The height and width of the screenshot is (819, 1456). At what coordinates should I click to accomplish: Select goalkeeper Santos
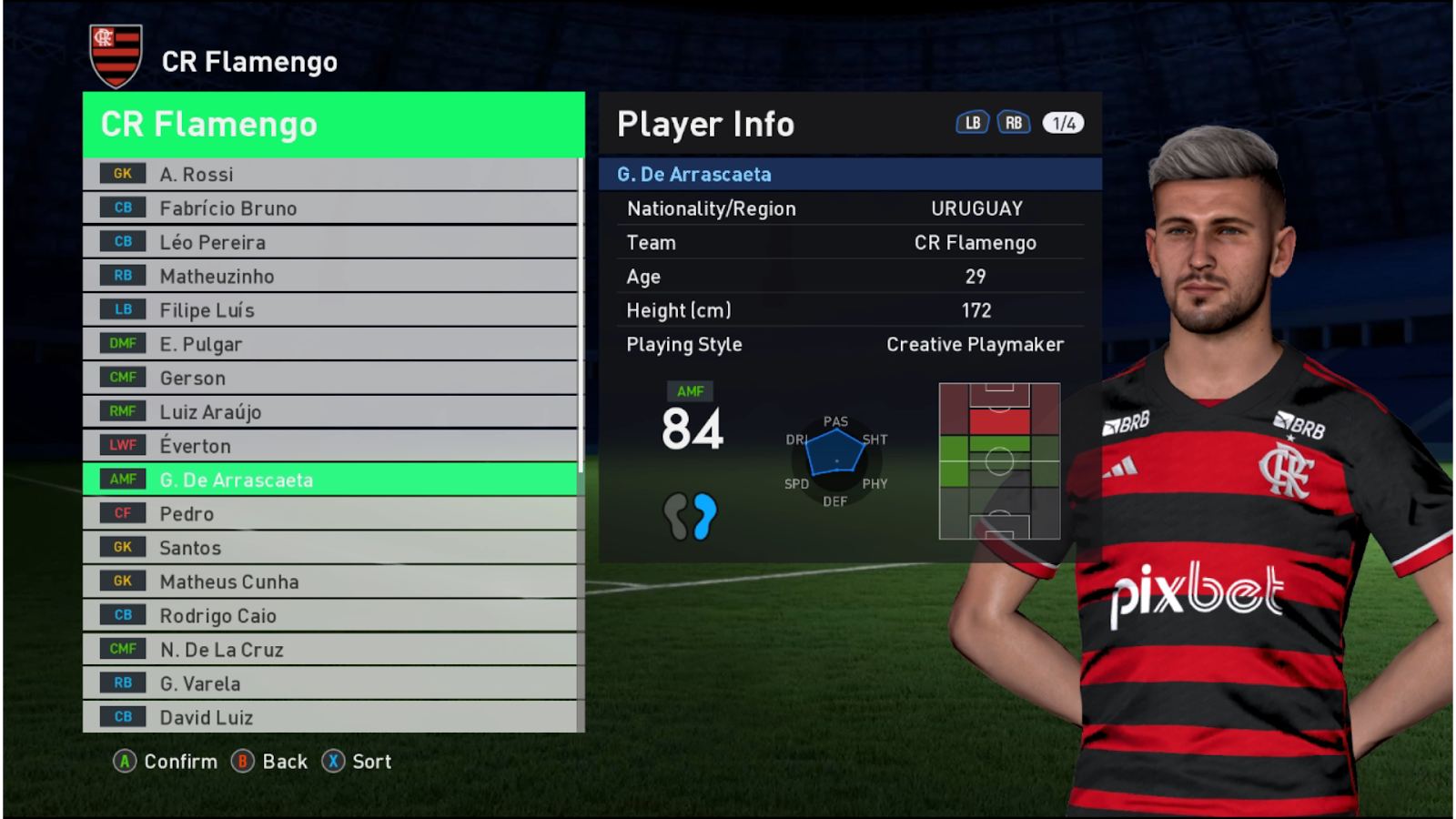[329, 548]
